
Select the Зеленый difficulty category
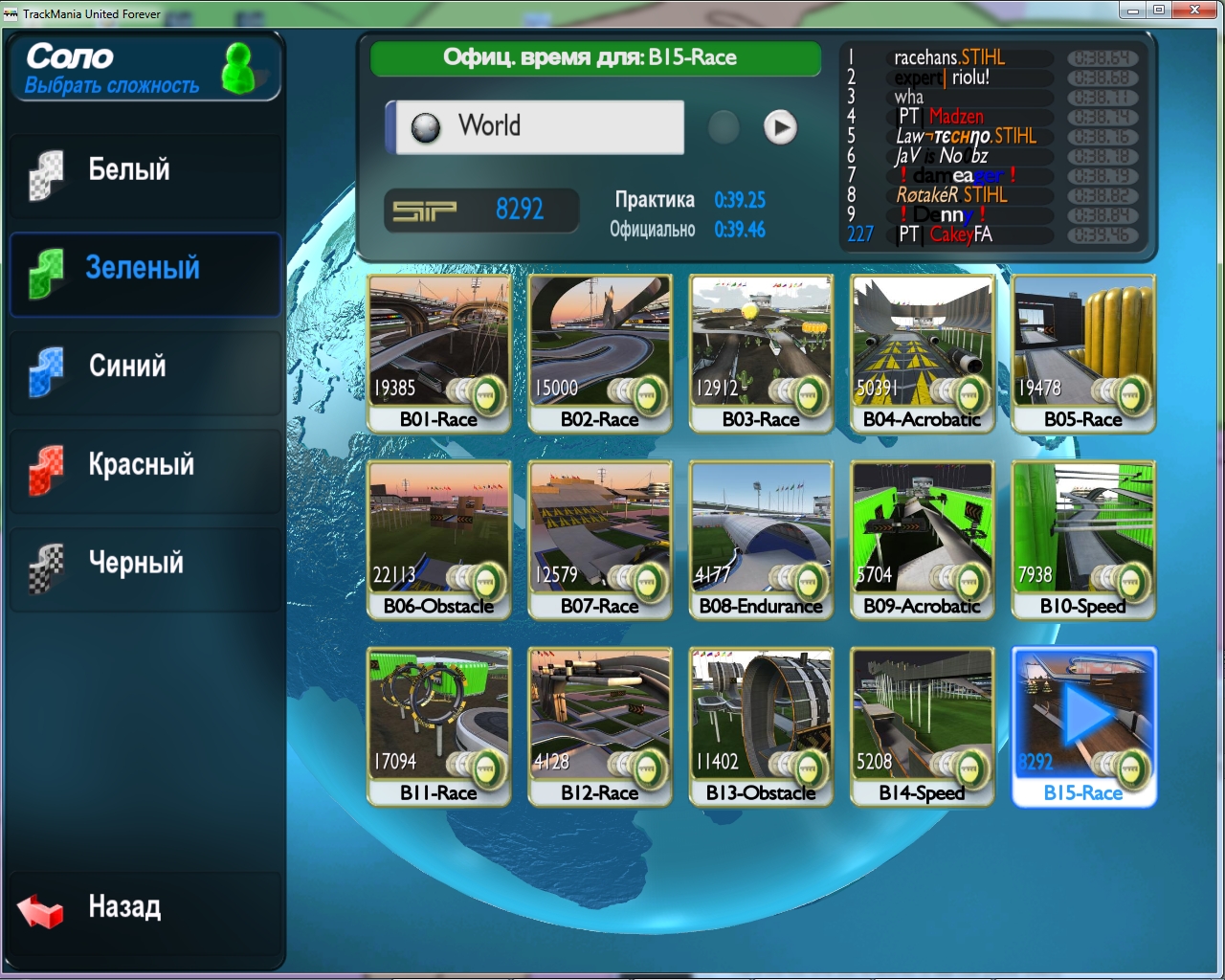click(145, 270)
